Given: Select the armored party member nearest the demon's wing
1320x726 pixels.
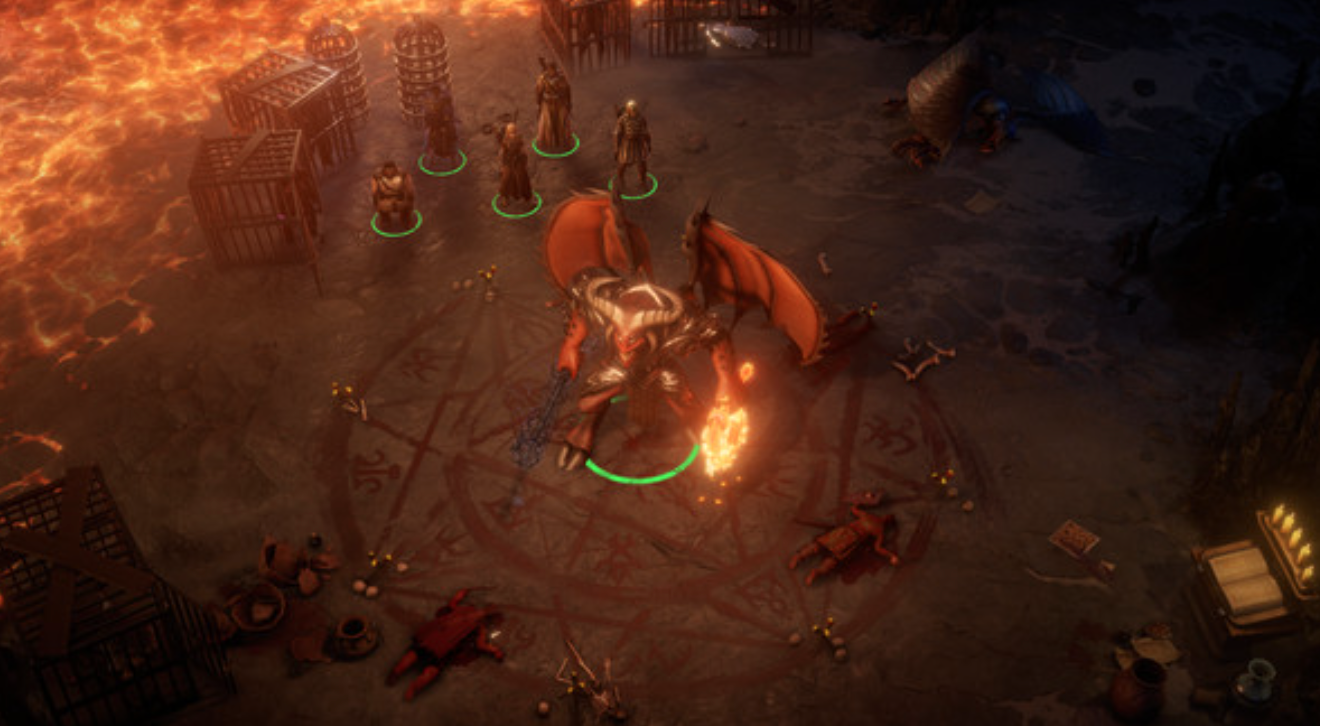Looking at the screenshot, I should click(x=631, y=148).
